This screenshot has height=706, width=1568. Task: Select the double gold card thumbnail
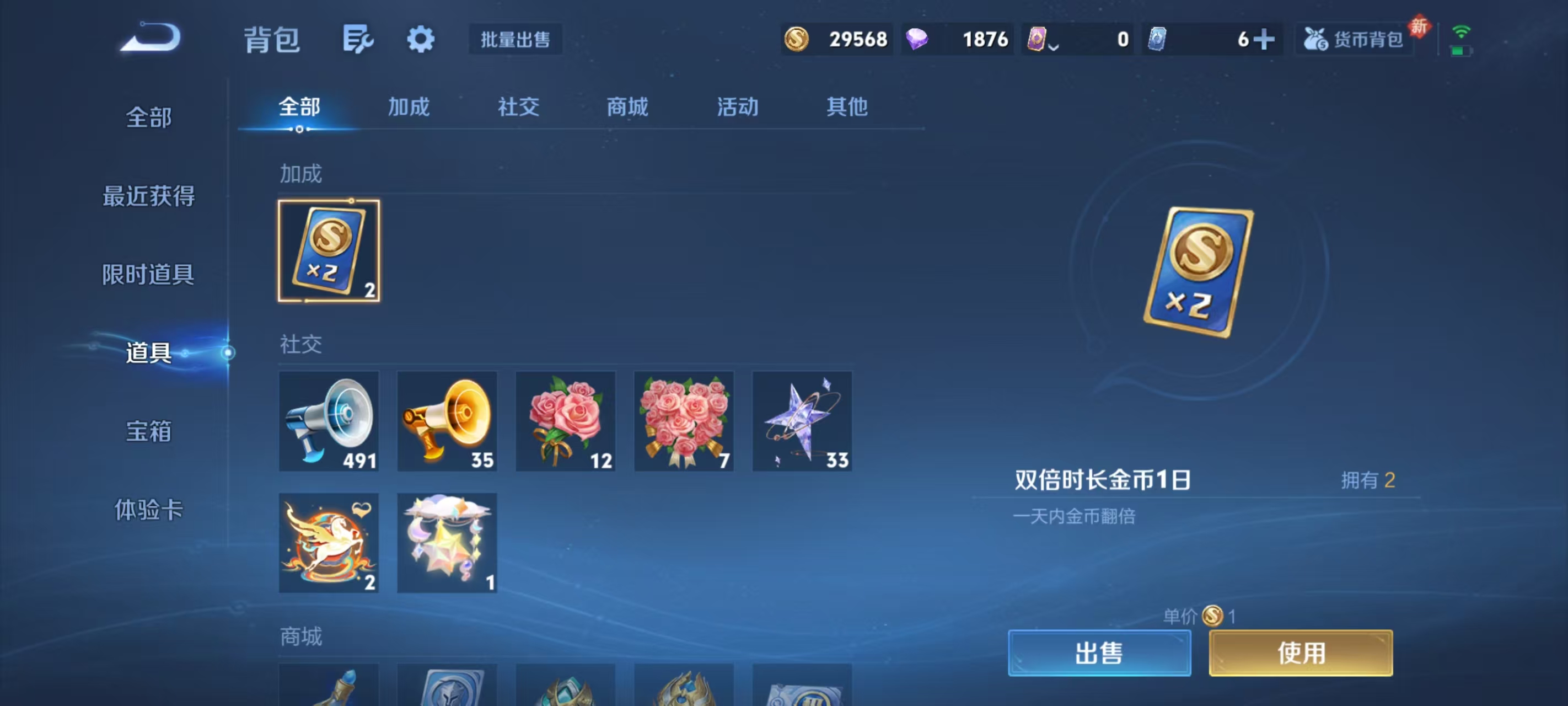coord(328,250)
